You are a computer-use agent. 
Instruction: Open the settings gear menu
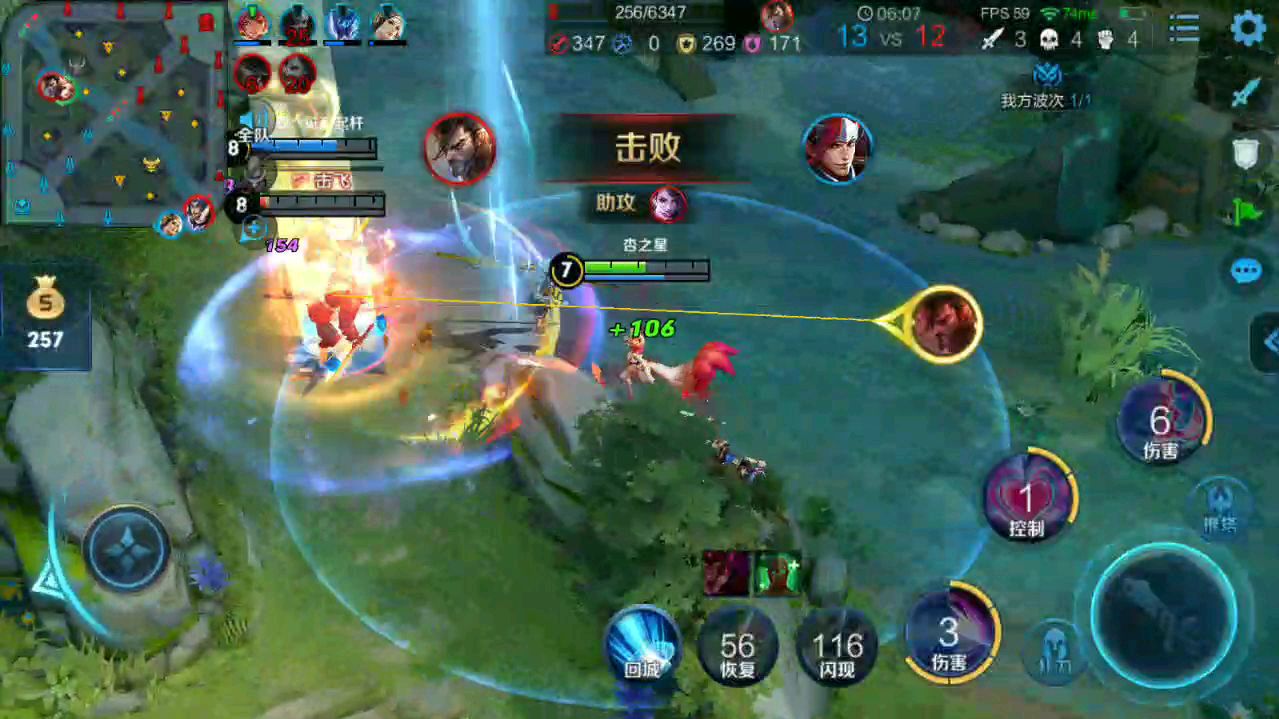[x=1247, y=28]
